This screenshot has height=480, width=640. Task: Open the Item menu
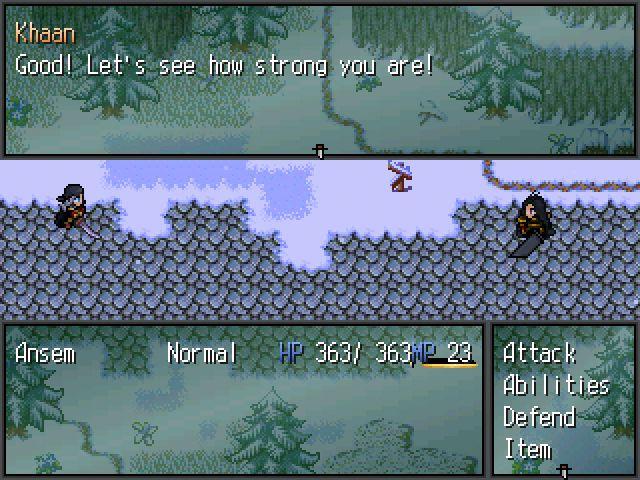(527, 449)
